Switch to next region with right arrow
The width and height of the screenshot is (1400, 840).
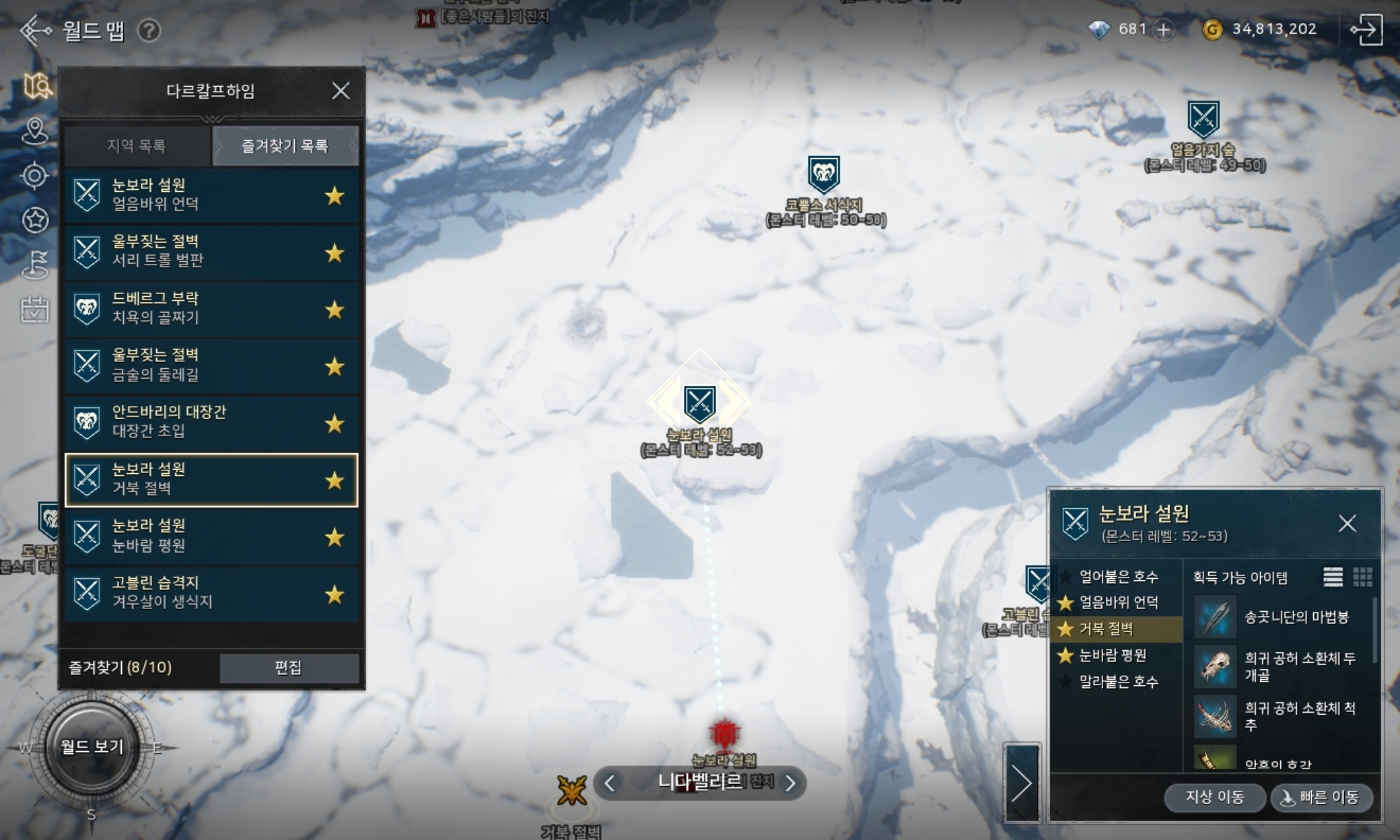click(790, 783)
